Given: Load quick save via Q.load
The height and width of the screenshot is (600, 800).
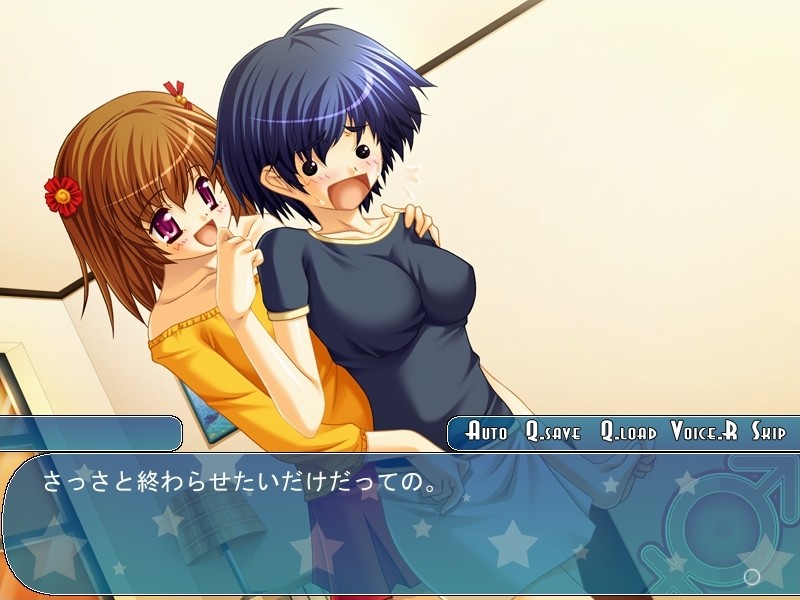Looking at the screenshot, I should point(628,432).
